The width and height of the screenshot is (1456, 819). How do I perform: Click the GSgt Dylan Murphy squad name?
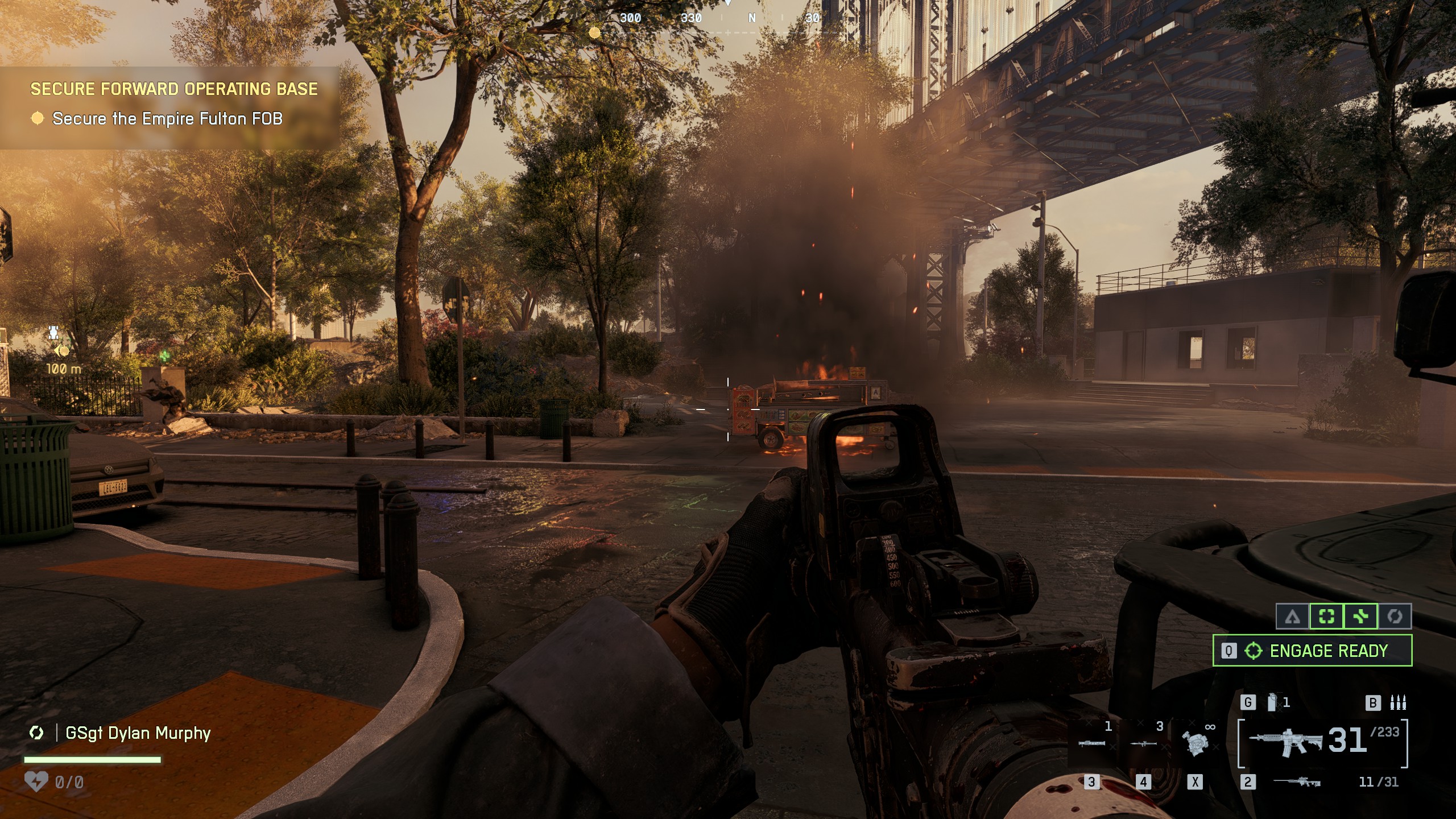tap(138, 733)
